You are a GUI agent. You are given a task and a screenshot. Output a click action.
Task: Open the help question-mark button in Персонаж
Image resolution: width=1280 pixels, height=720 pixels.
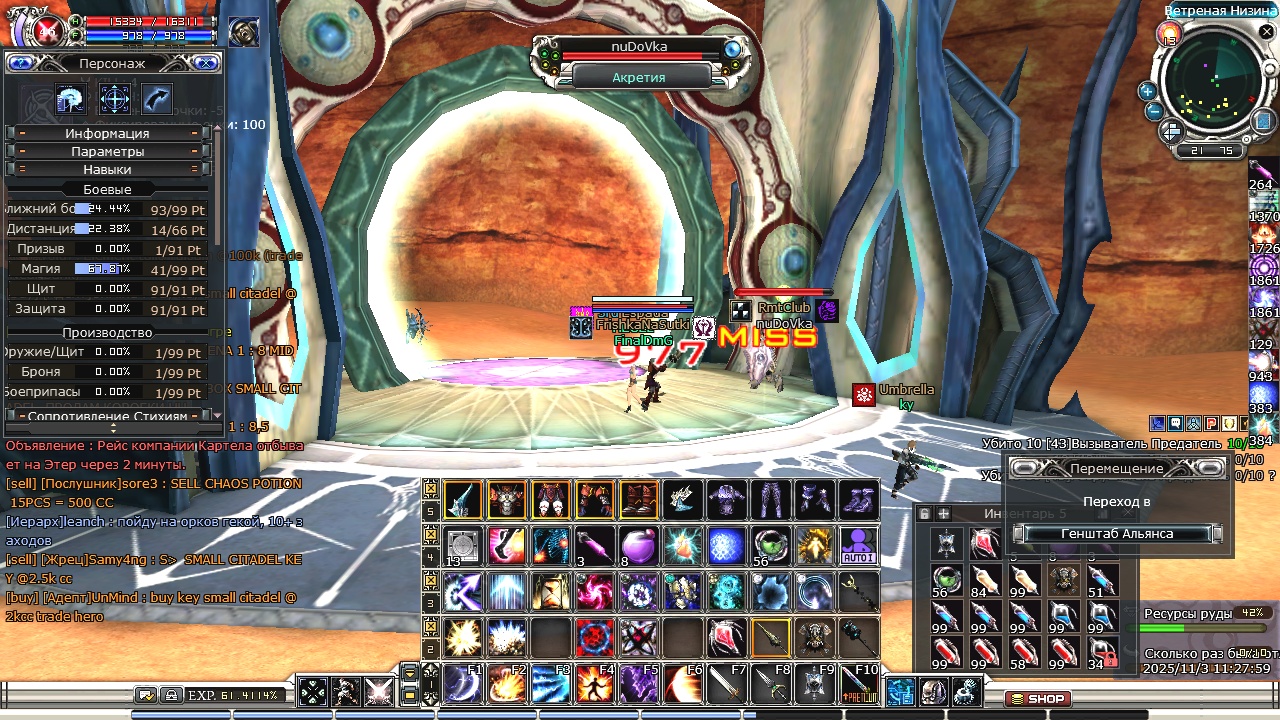point(20,63)
